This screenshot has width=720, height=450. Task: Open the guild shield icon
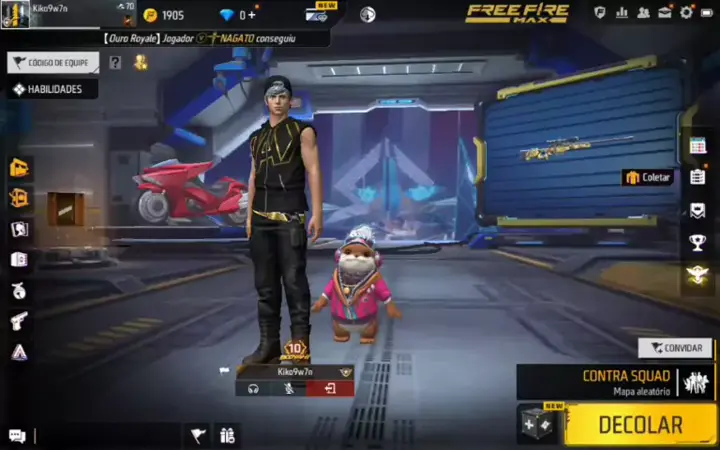click(600, 13)
